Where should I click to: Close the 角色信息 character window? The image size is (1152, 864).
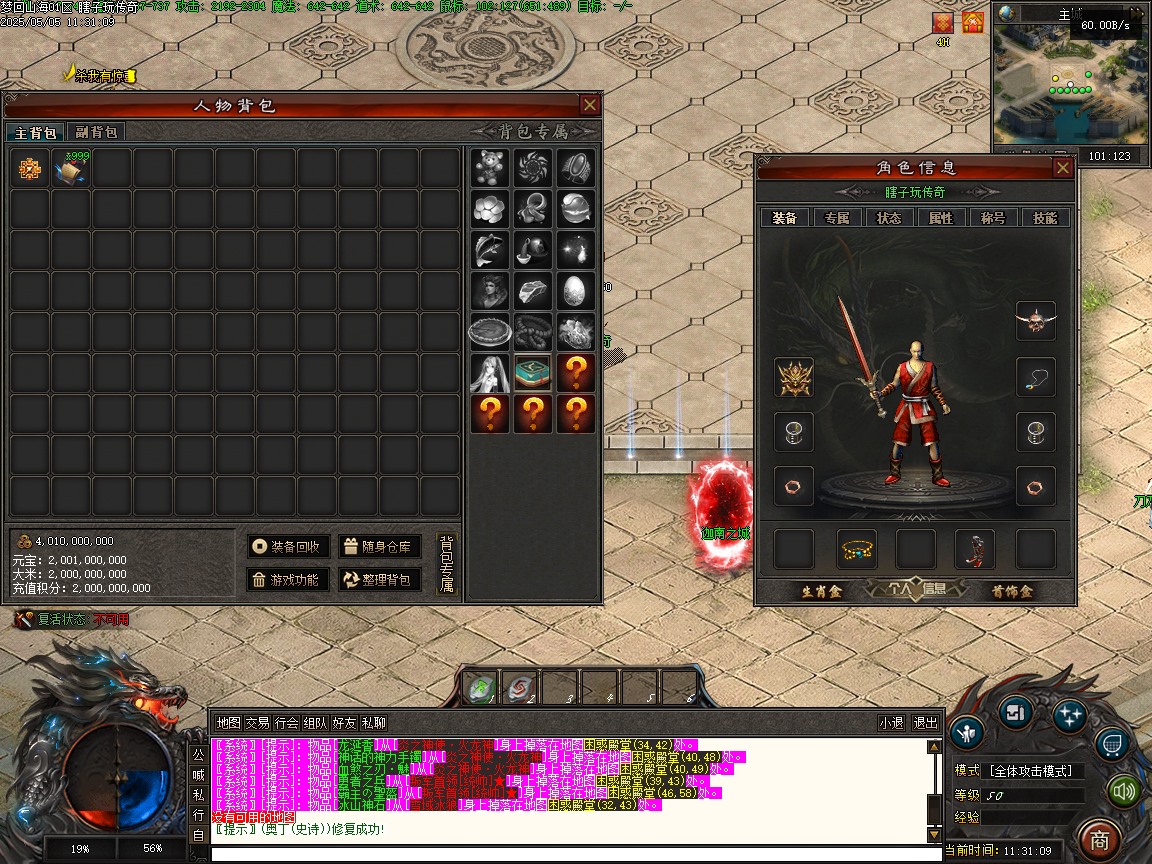click(1062, 168)
